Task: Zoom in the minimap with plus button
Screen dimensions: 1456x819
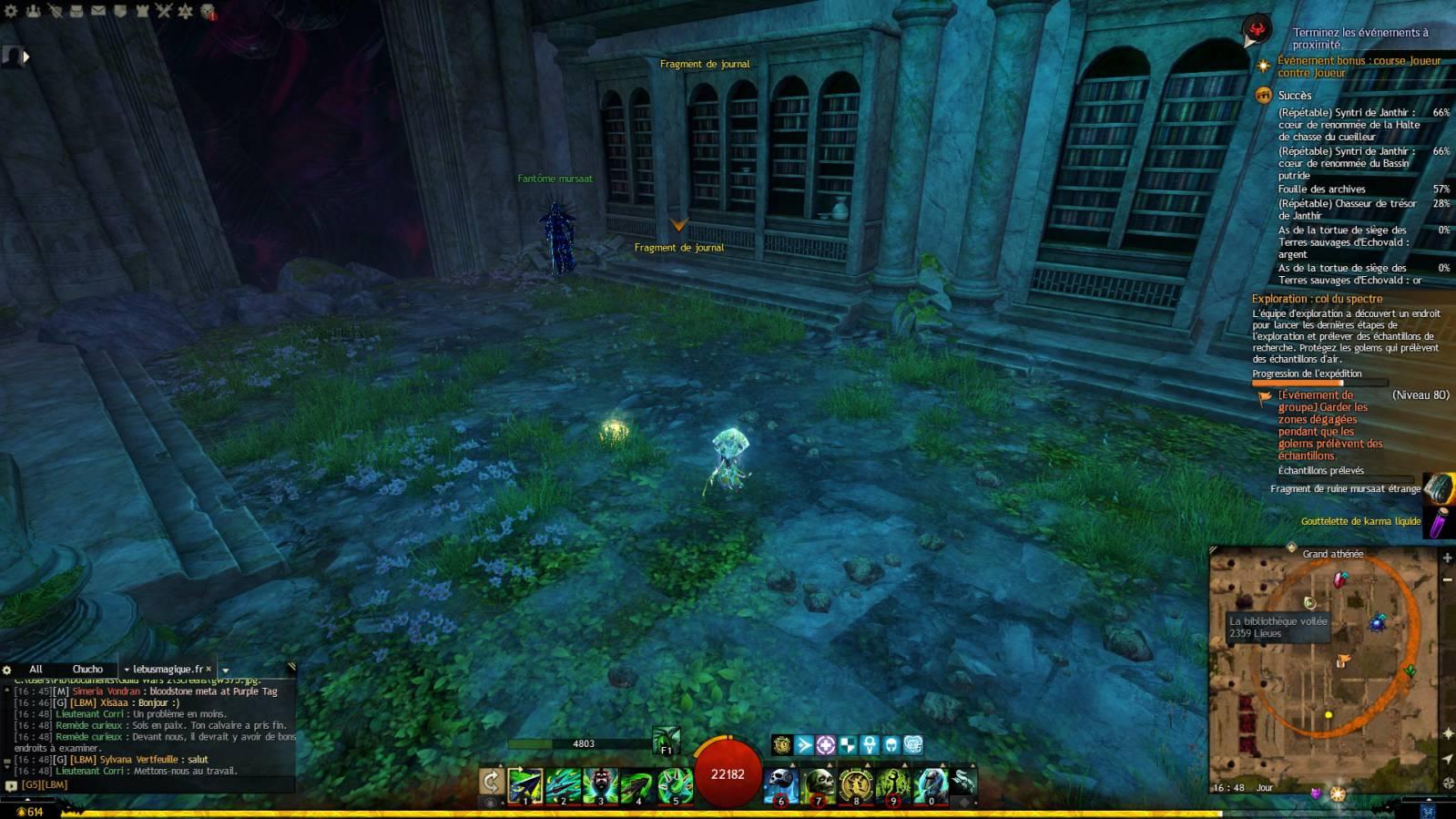Action: click(x=1447, y=558)
